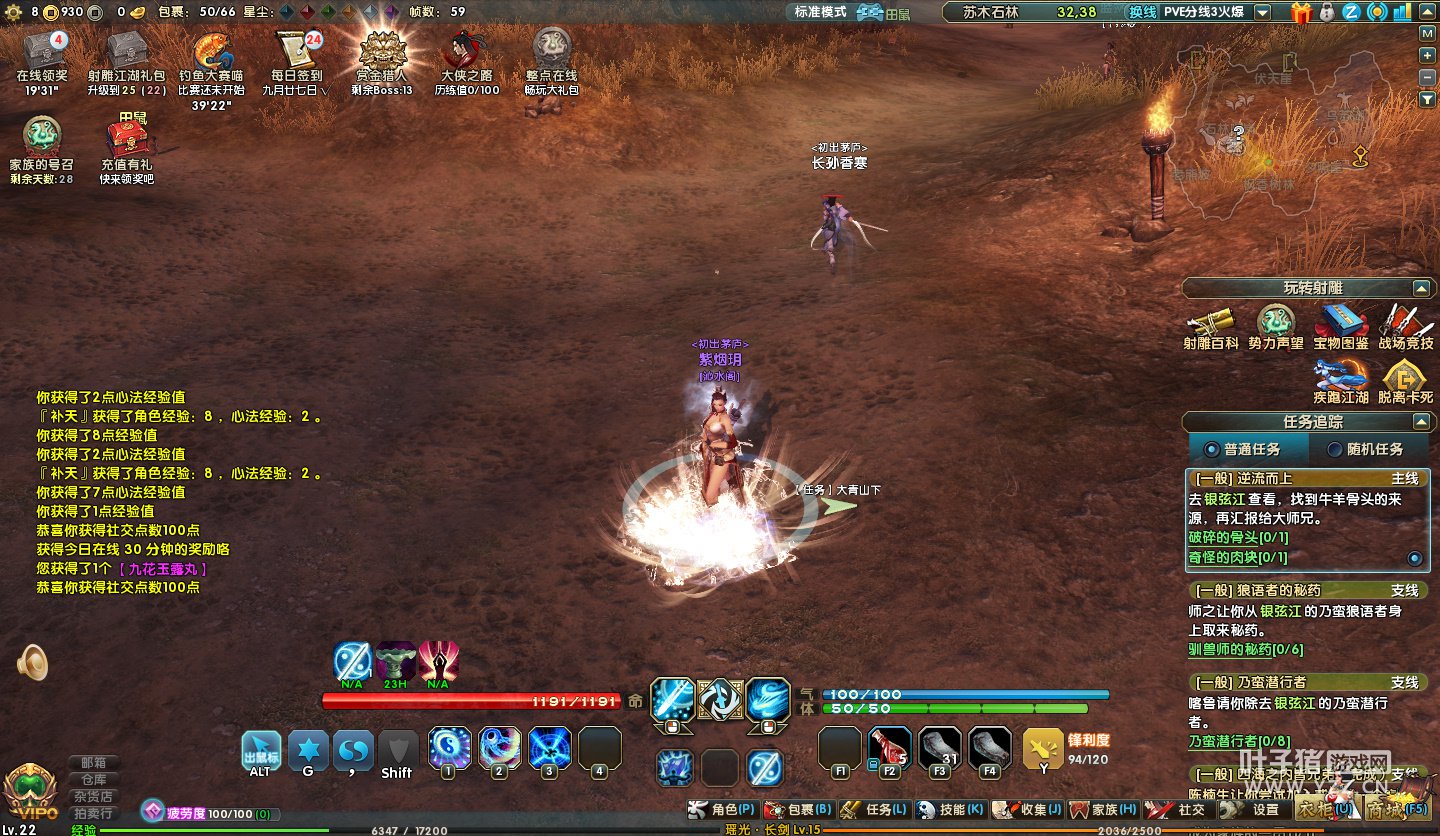The height and width of the screenshot is (836, 1440).
Task: Track the 破碎的骨头 quest objective link
Action: [1237, 537]
